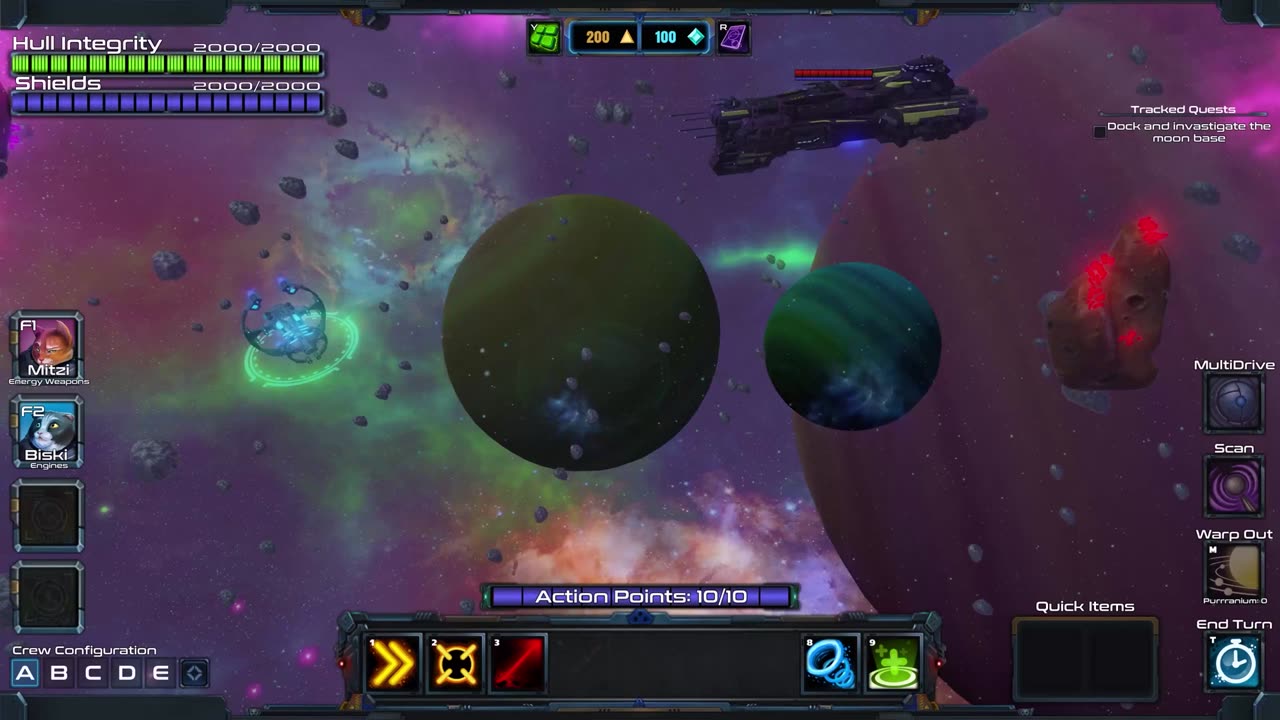The width and height of the screenshot is (1280, 720).
Task: Activate the MultiDrive ability
Action: tap(1234, 402)
